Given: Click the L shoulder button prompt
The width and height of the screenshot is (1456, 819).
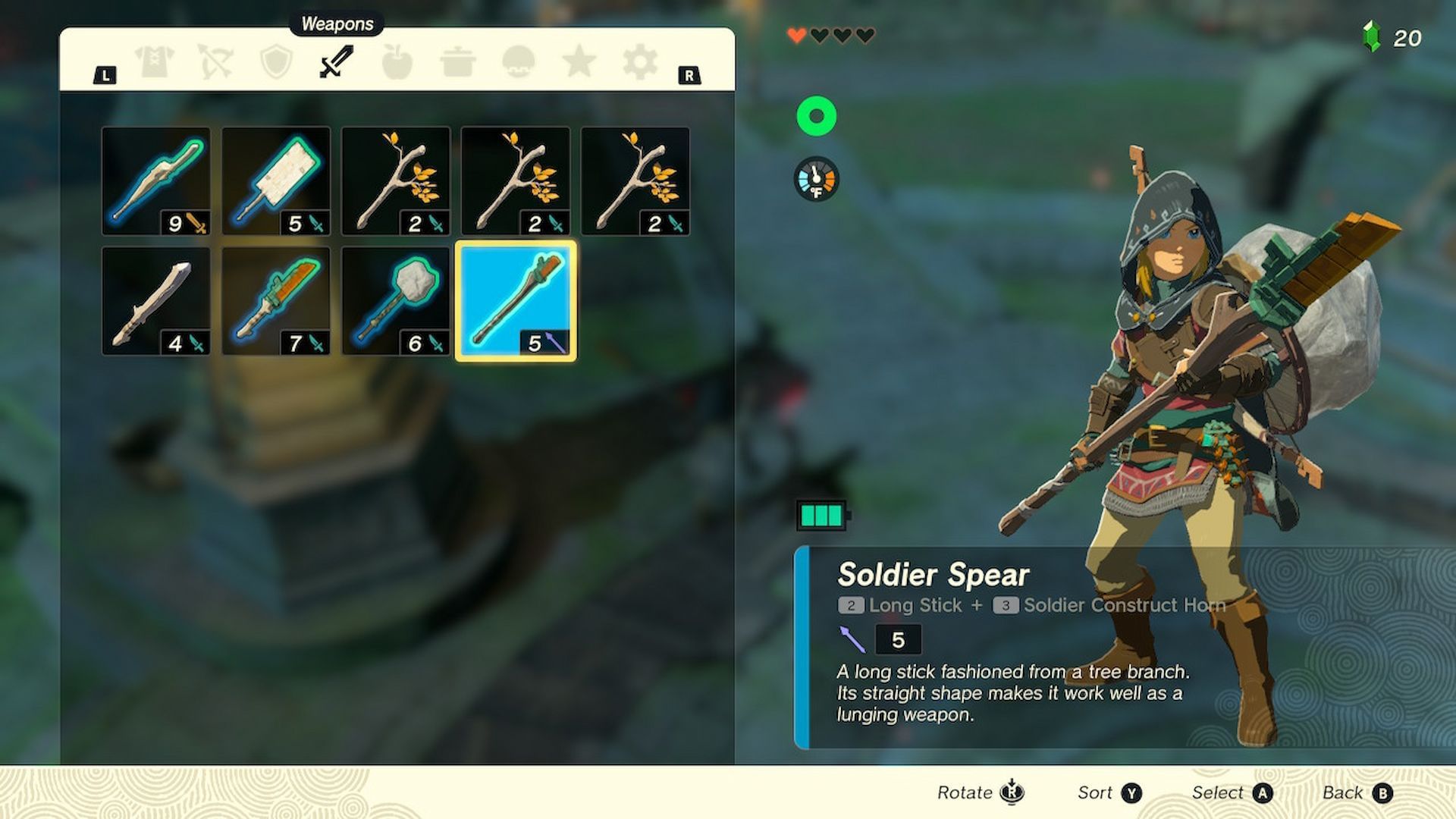Looking at the screenshot, I should click(x=105, y=74).
